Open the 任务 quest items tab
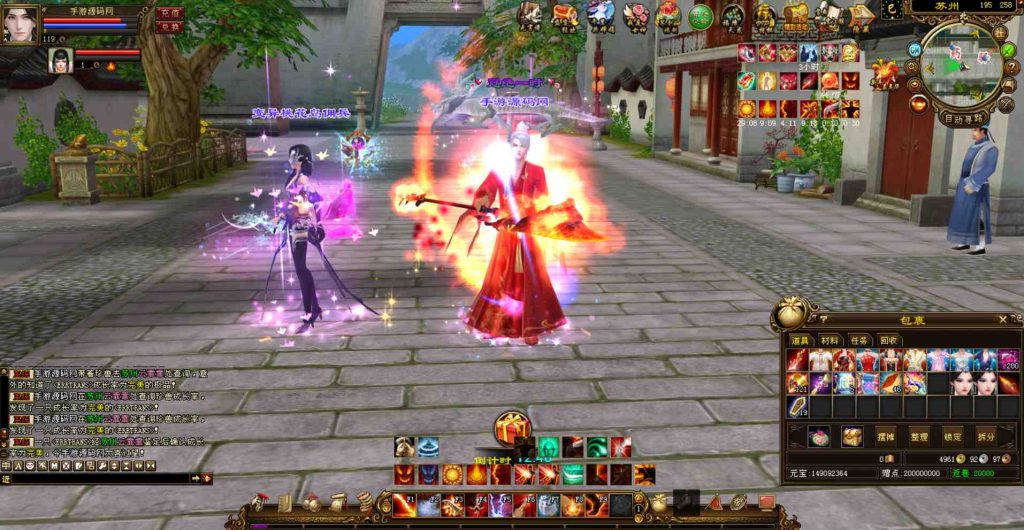This screenshot has width=1024, height=530. click(860, 340)
